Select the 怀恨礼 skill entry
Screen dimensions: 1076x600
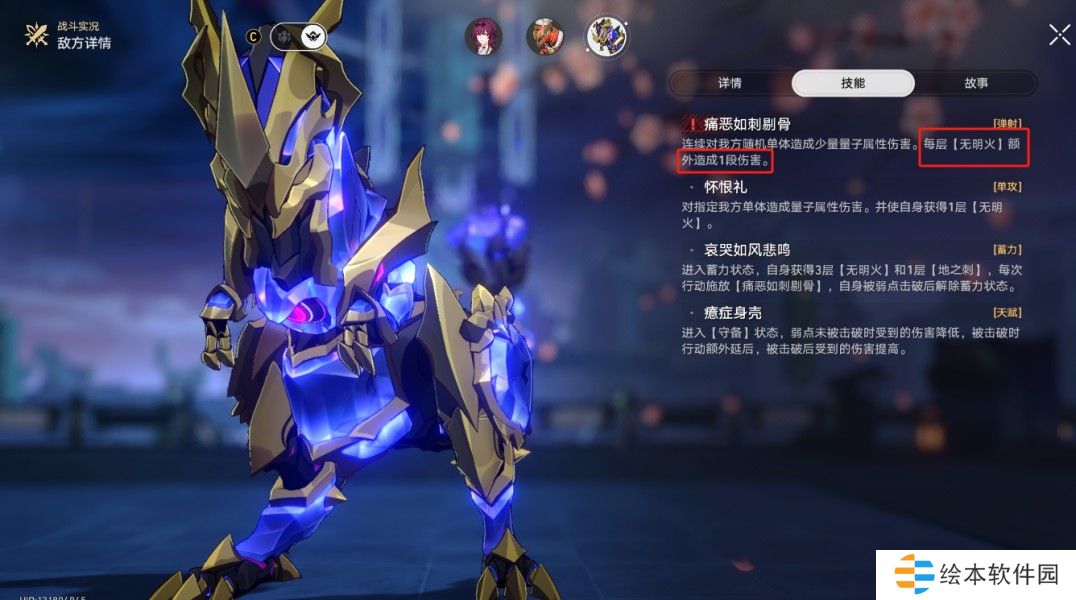pyautogui.click(x=725, y=187)
